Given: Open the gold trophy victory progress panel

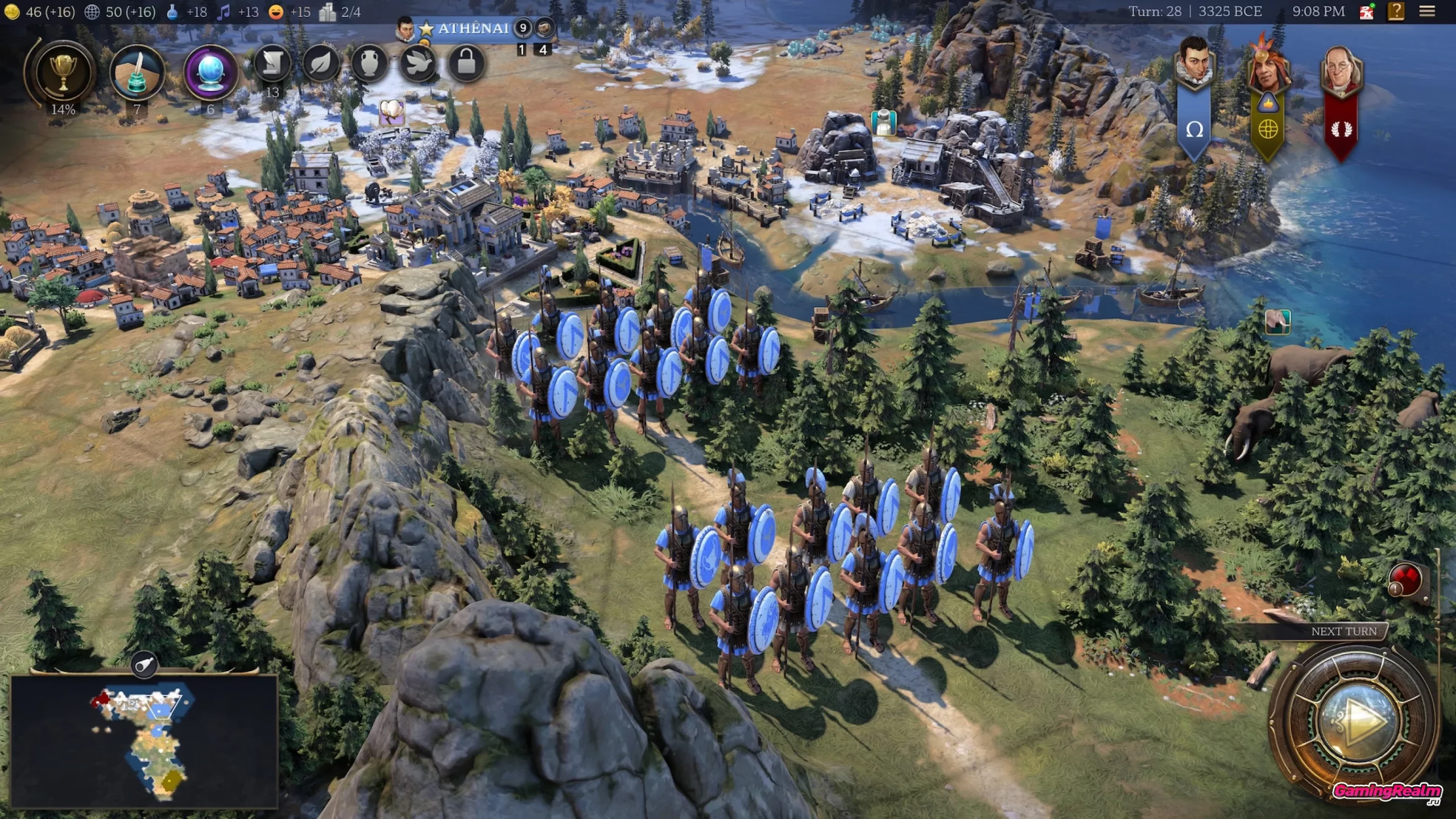Looking at the screenshot, I should (x=63, y=72).
